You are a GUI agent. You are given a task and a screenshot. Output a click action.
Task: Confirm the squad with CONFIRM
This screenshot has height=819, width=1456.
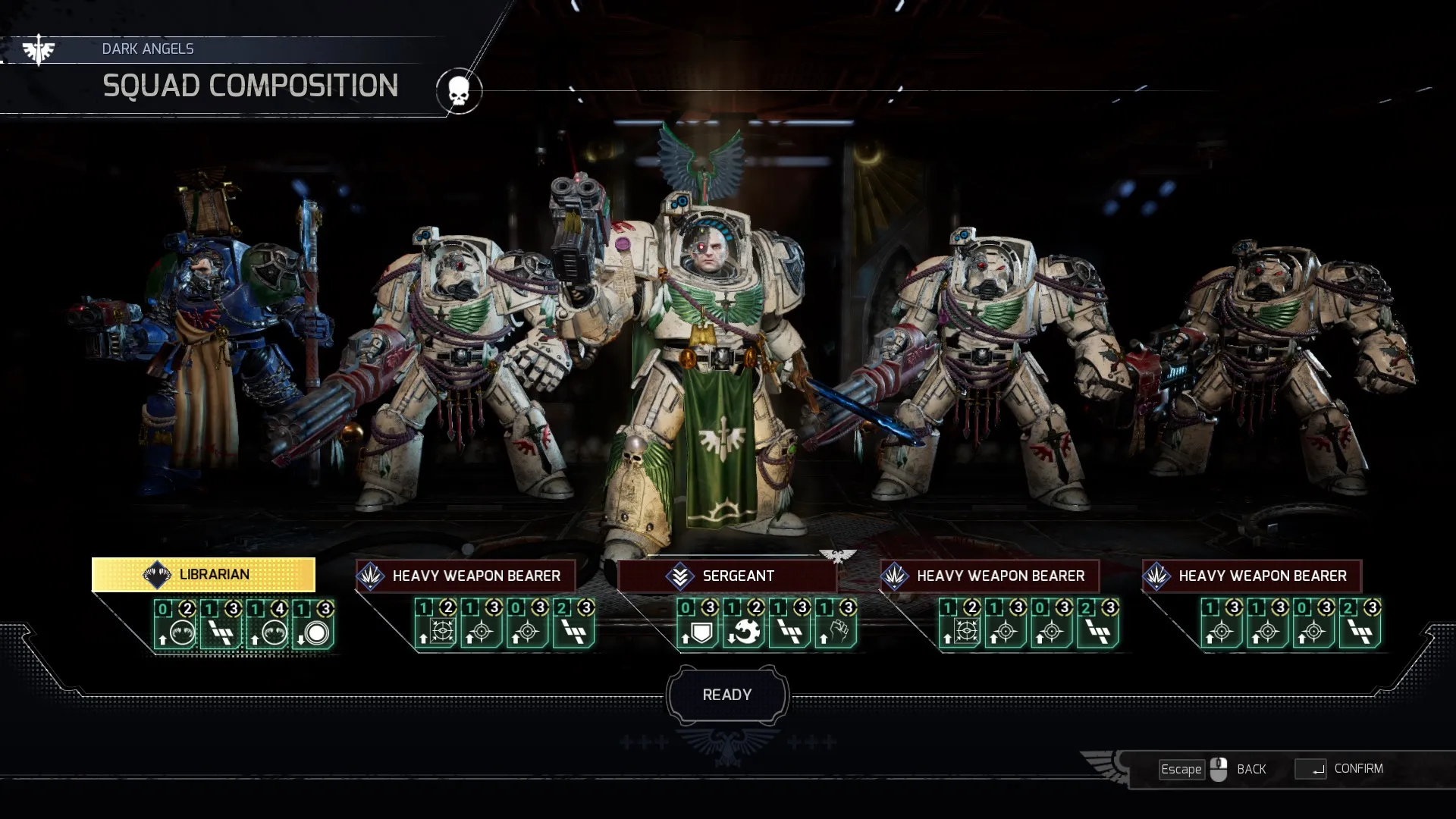click(x=1357, y=769)
